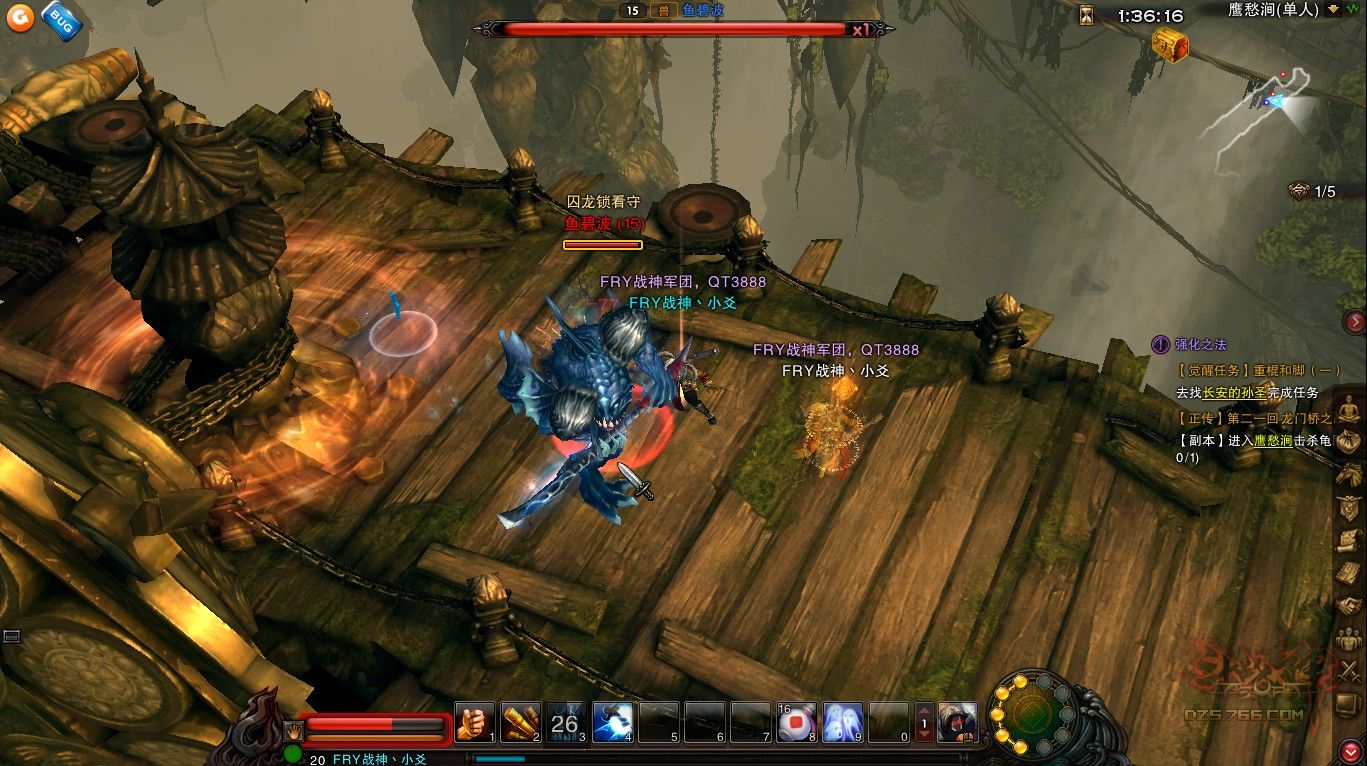Viewport: 1367px width, 766px height.
Task: Open the 强化之法 quest tip
Action: 1201,344
